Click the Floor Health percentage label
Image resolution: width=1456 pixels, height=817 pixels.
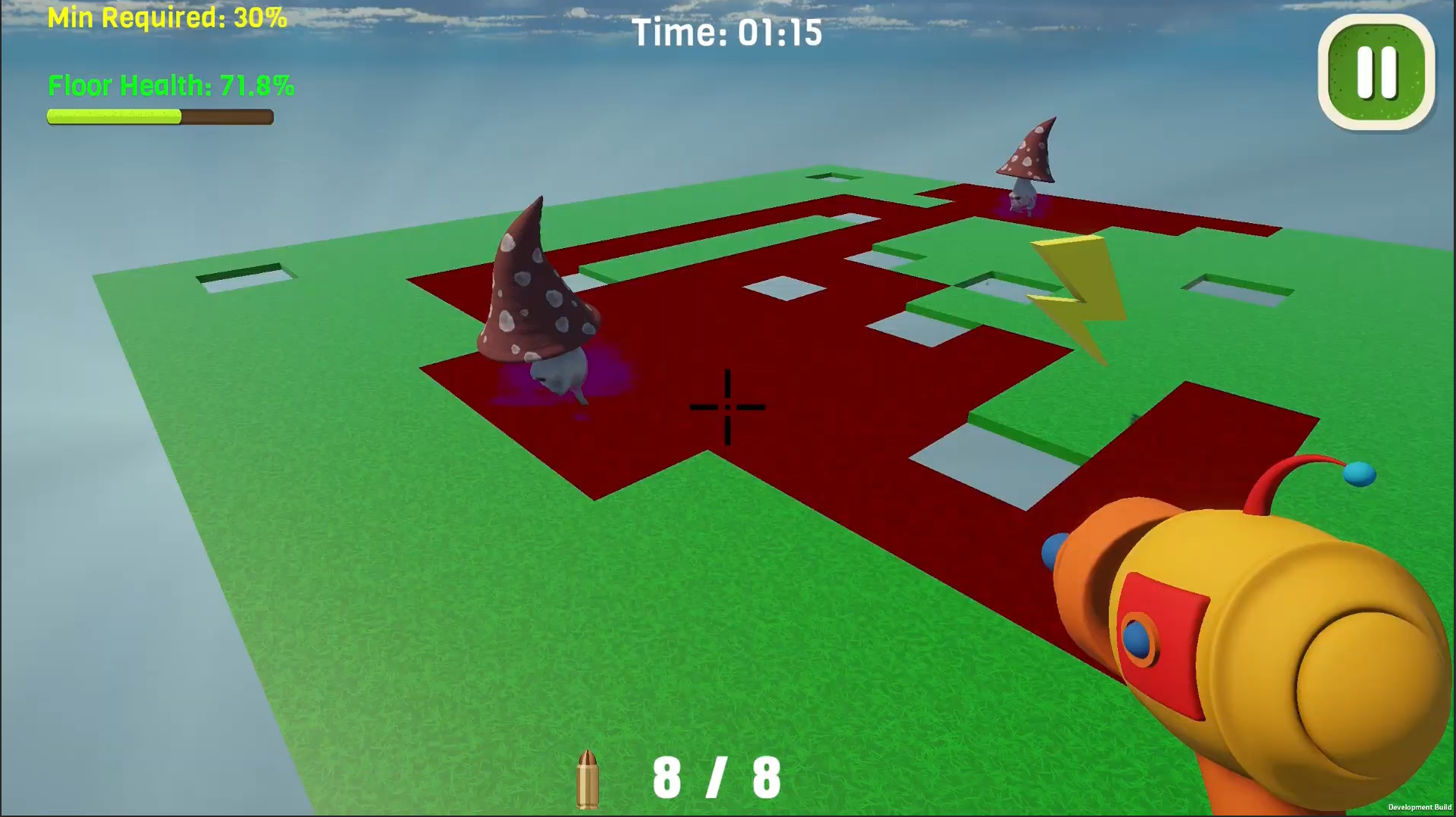171,86
